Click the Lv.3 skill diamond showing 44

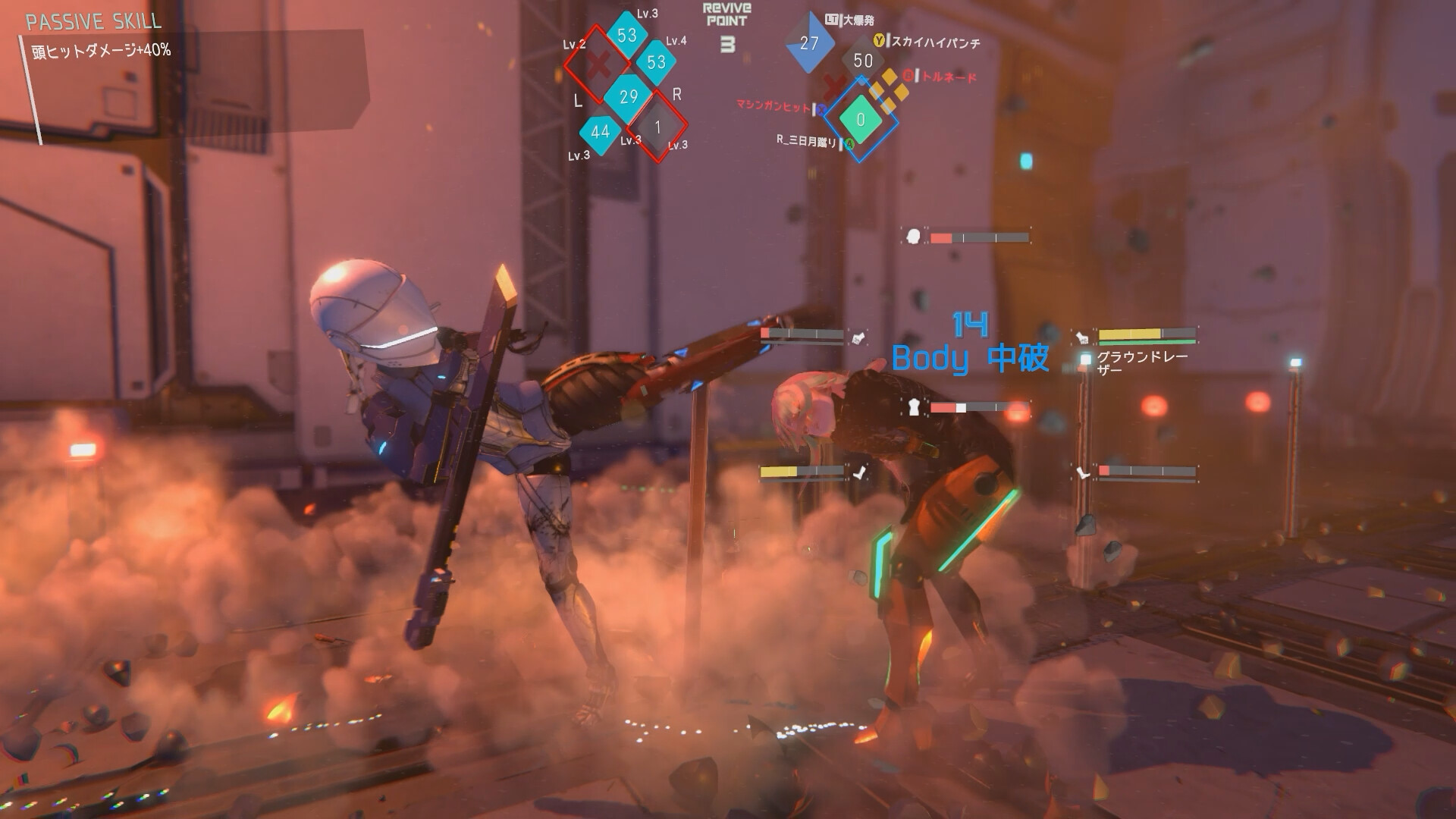(x=598, y=132)
